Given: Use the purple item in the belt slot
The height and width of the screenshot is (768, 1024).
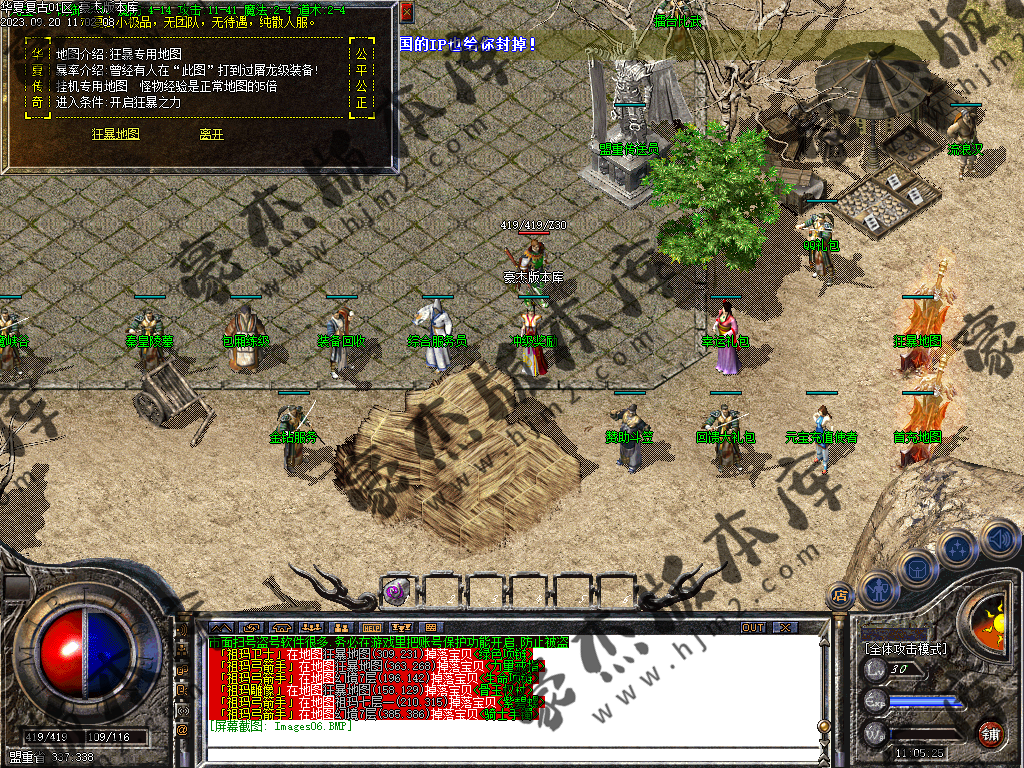Looking at the screenshot, I should [x=395, y=591].
